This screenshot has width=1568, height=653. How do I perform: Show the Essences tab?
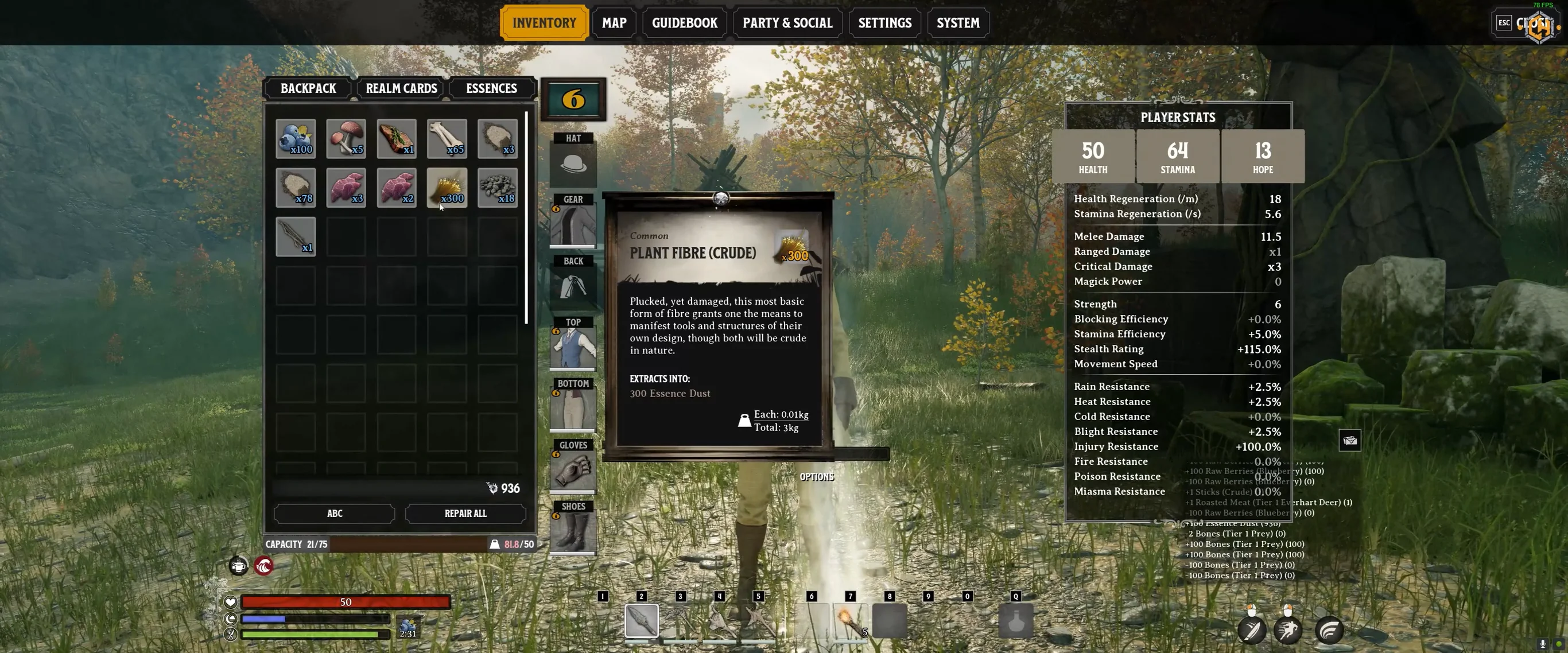coord(491,88)
